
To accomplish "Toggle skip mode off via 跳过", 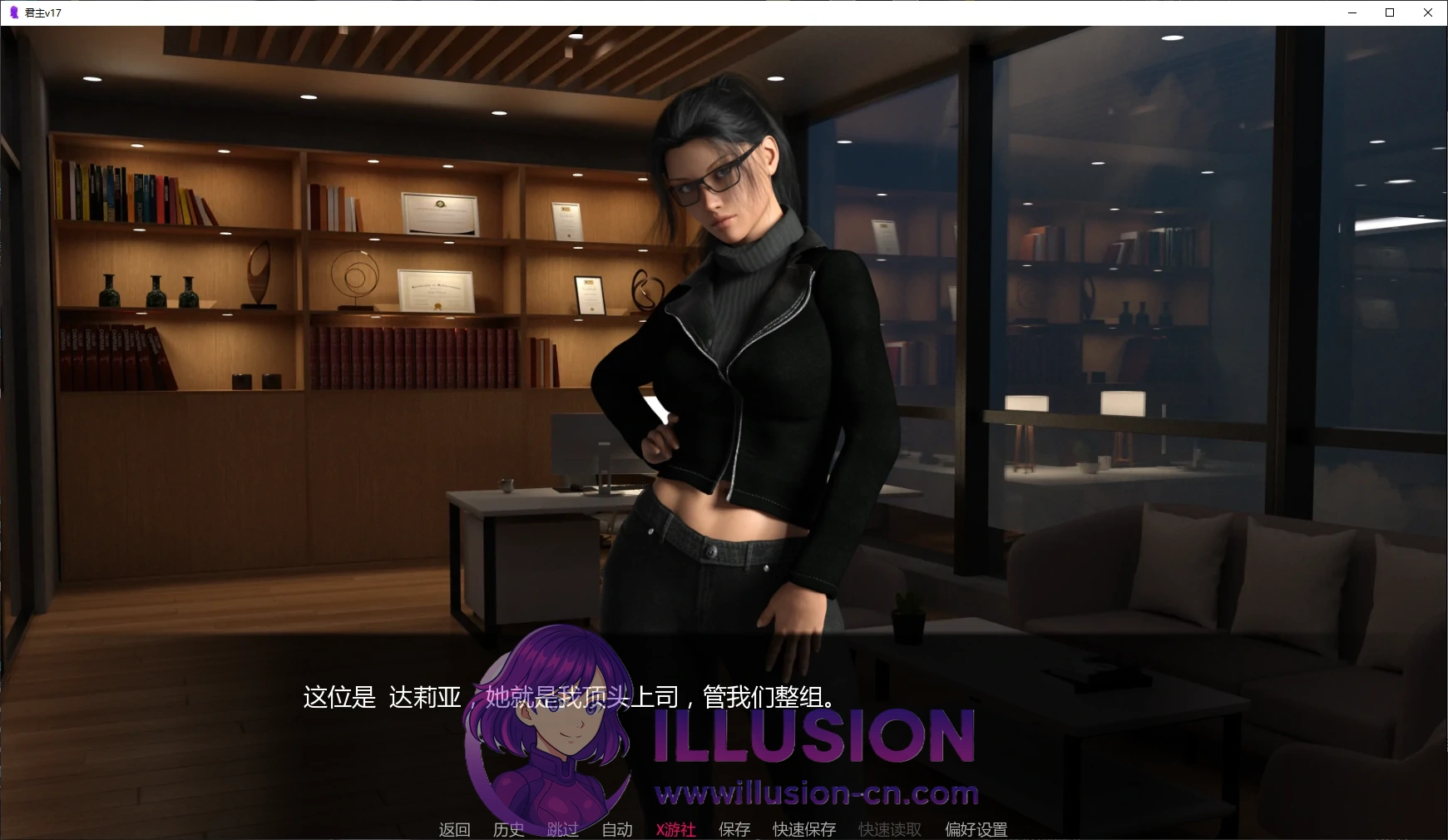I will [562, 828].
